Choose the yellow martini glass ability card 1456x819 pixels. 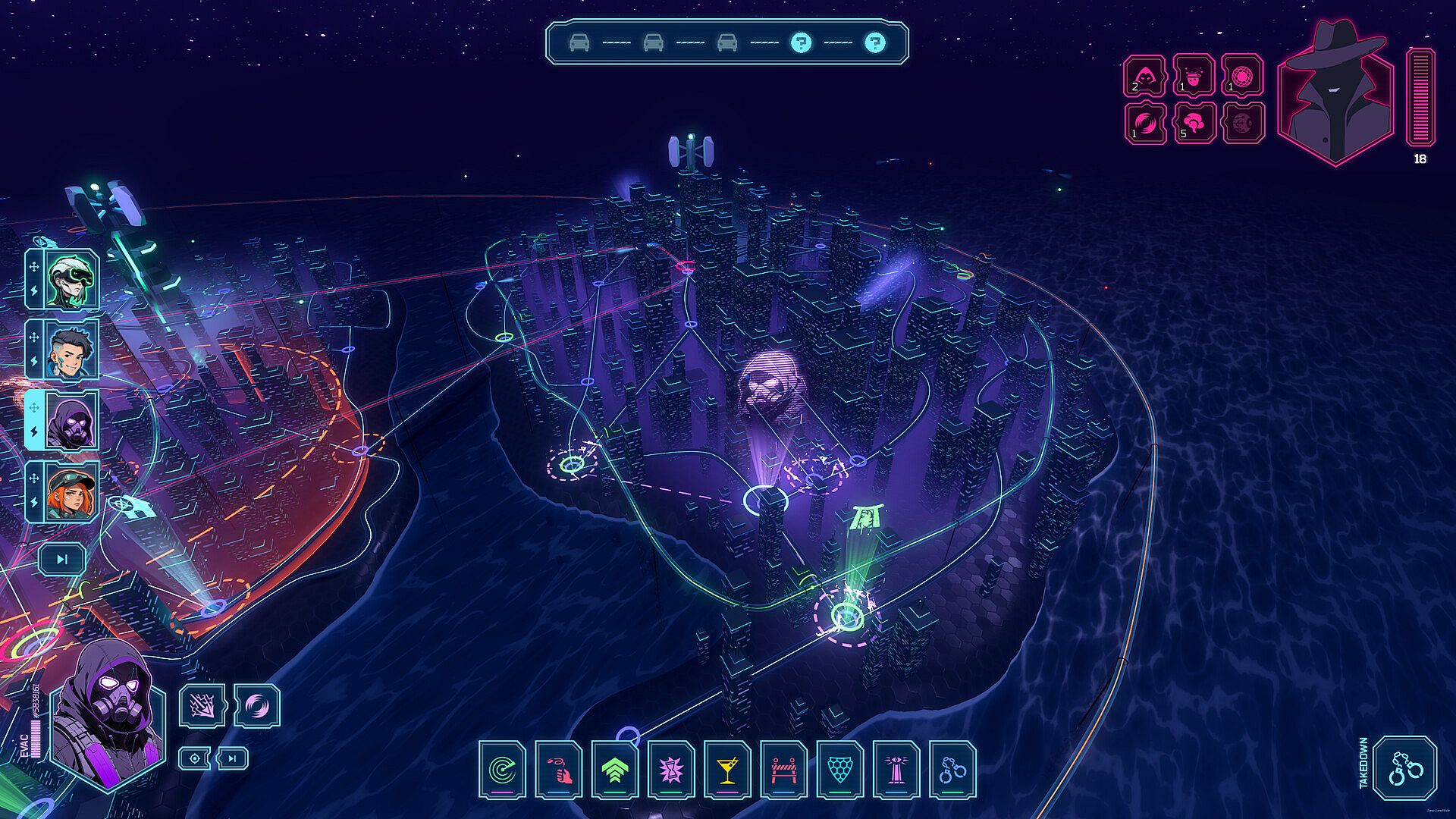(727, 770)
